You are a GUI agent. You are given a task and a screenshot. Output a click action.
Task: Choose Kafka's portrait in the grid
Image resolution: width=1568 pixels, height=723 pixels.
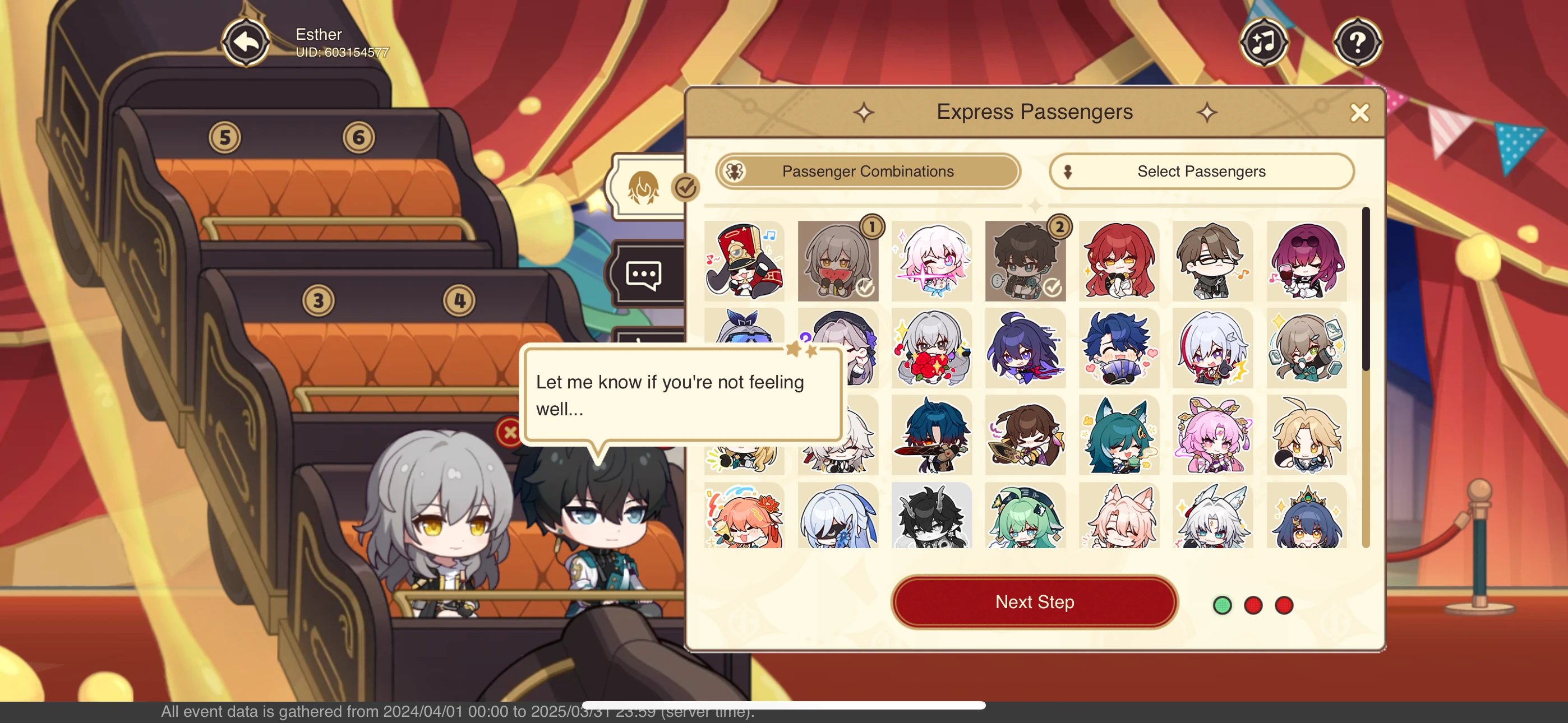[1306, 262]
